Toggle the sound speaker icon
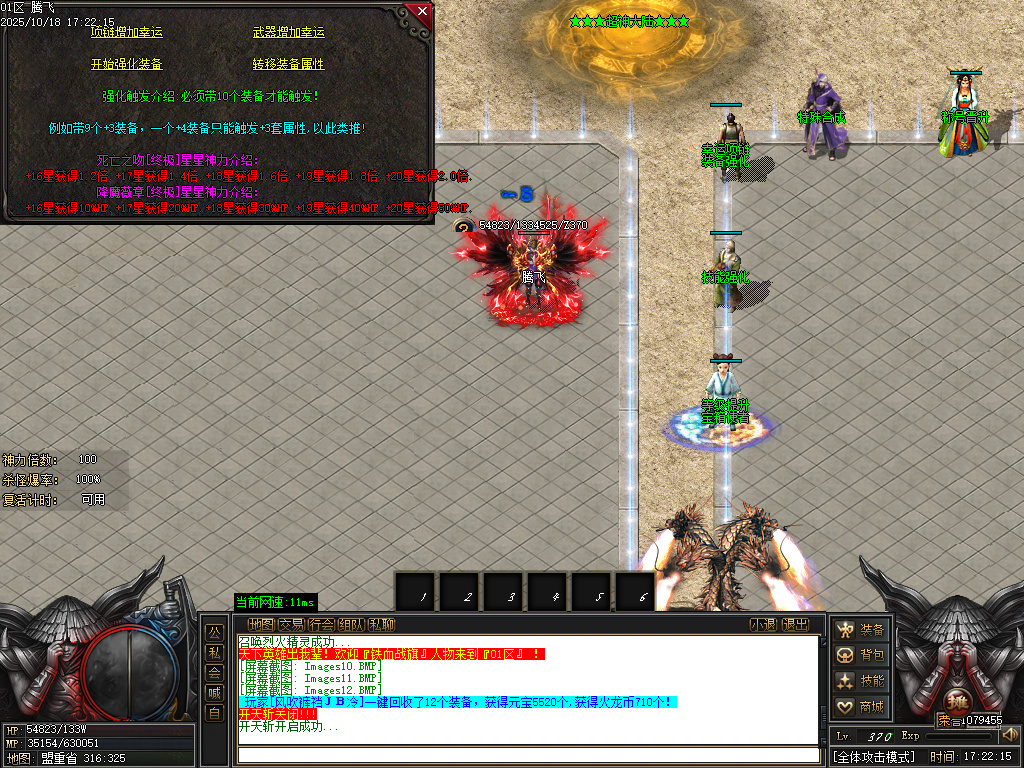This screenshot has height=768, width=1024. click(x=1010, y=735)
